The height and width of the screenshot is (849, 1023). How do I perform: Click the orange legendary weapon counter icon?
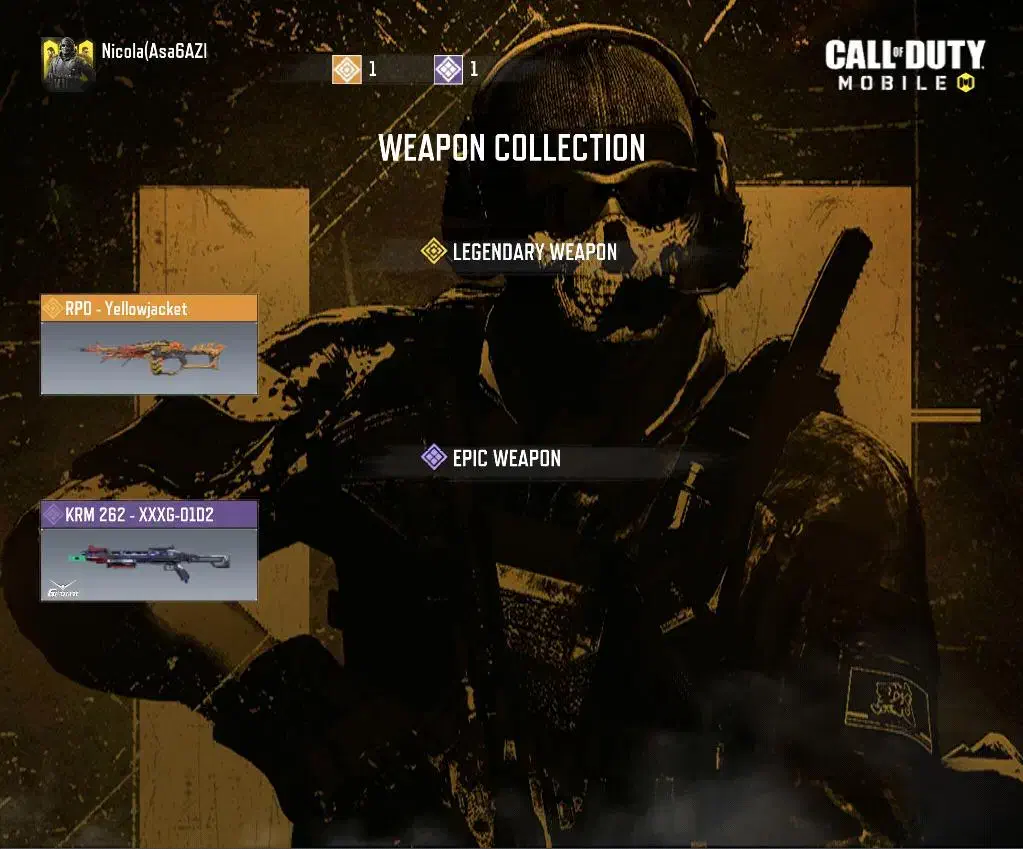point(347,69)
